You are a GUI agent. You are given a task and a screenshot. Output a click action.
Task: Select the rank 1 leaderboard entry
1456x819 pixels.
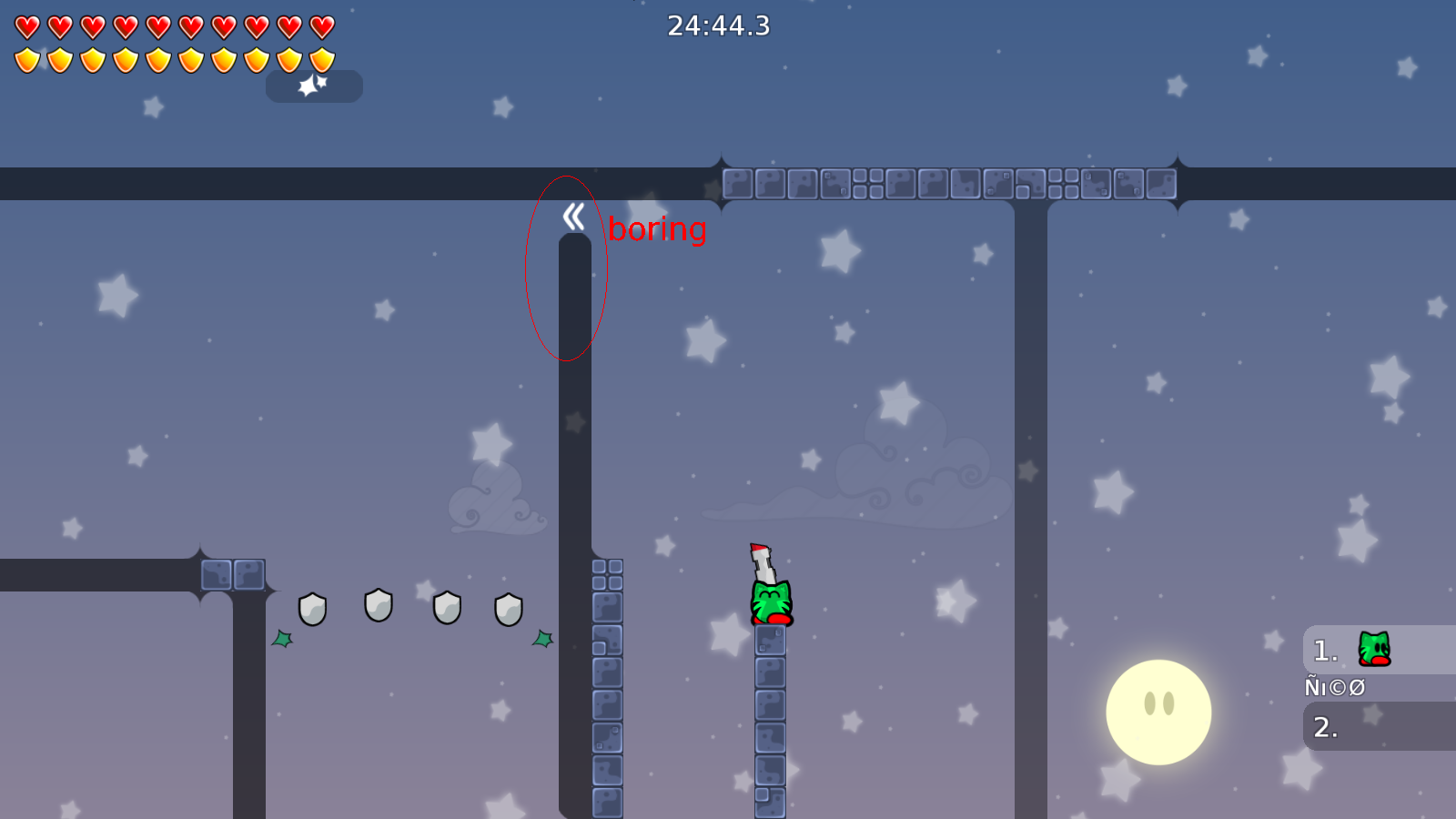pos(1324,649)
